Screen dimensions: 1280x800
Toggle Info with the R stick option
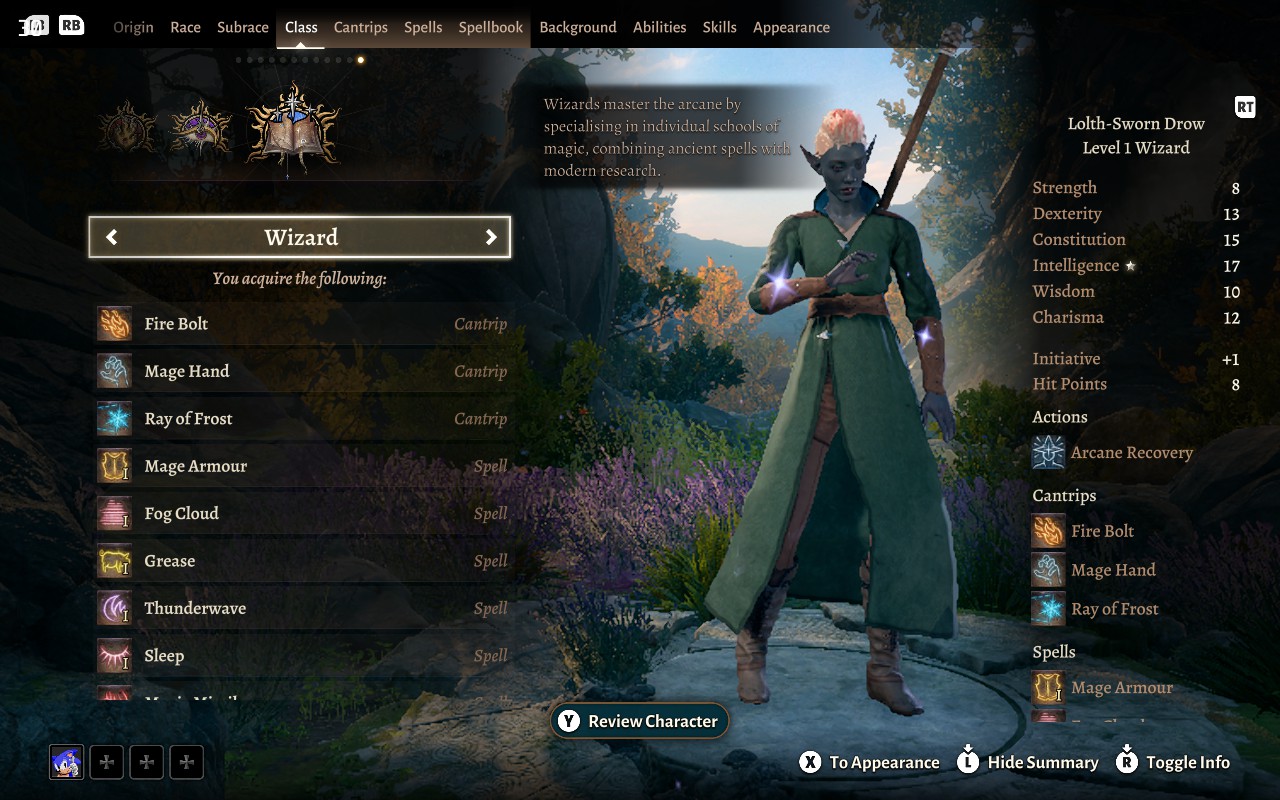(1172, 762)
